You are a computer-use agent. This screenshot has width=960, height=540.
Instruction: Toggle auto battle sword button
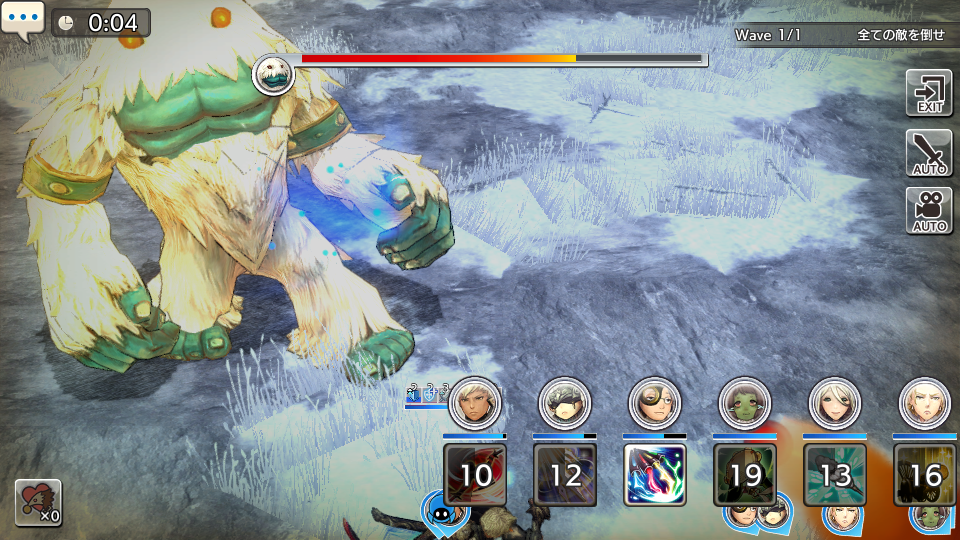[928, 153]
